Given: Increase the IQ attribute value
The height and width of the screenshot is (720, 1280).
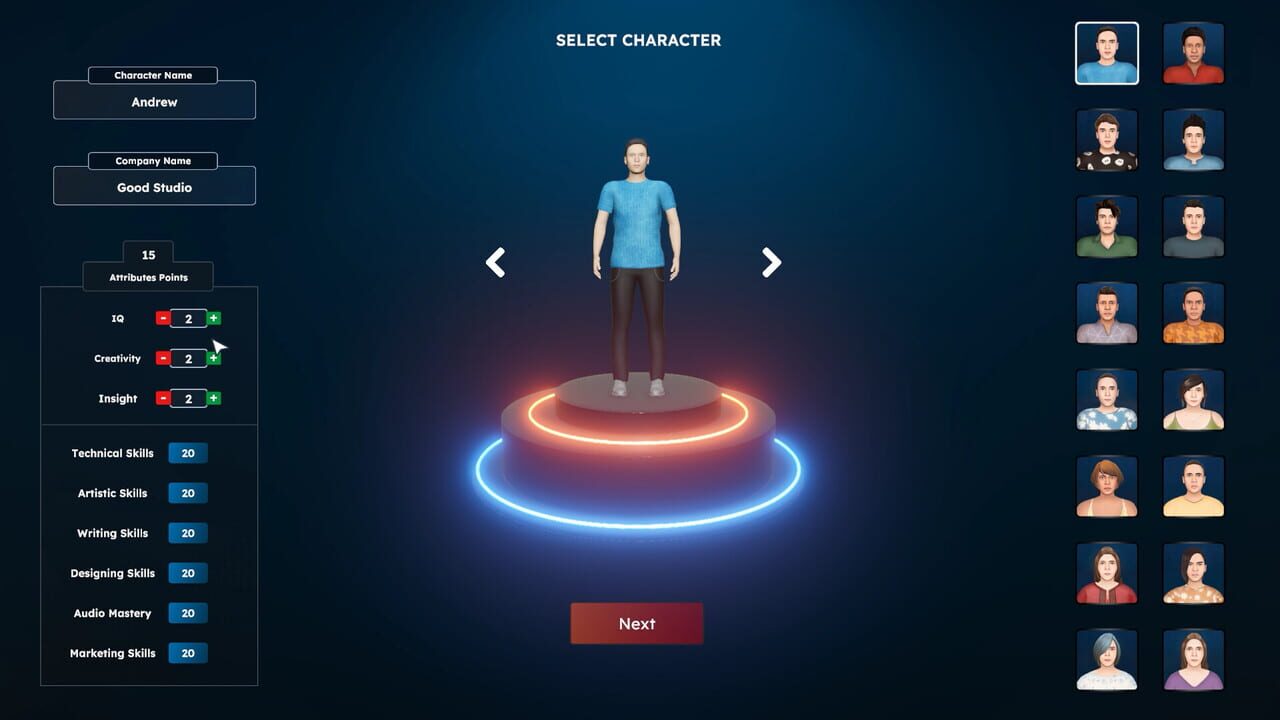Looking at the screenshot, I should [x=215, y=318].
